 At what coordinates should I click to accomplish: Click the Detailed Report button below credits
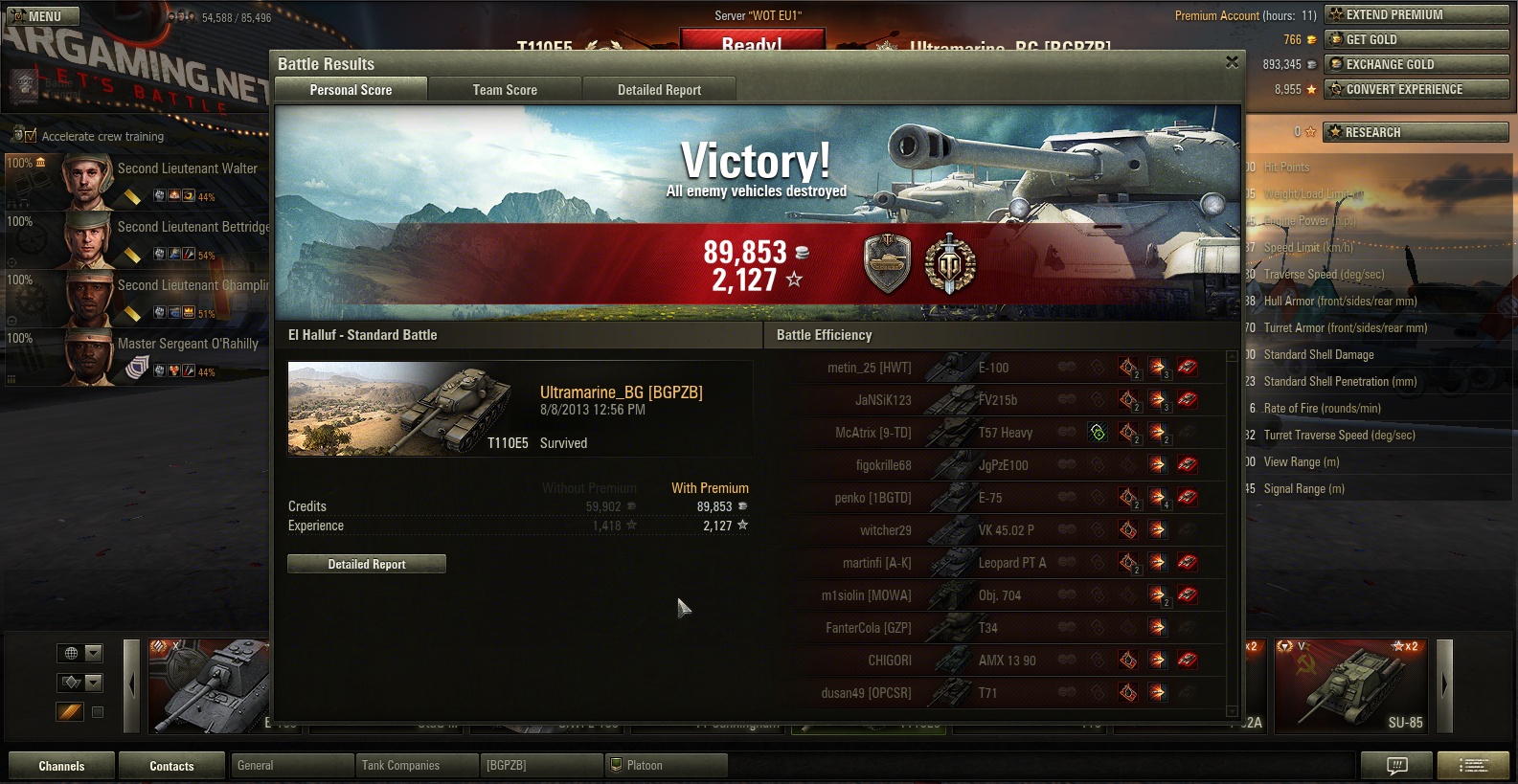pos(367,564)
